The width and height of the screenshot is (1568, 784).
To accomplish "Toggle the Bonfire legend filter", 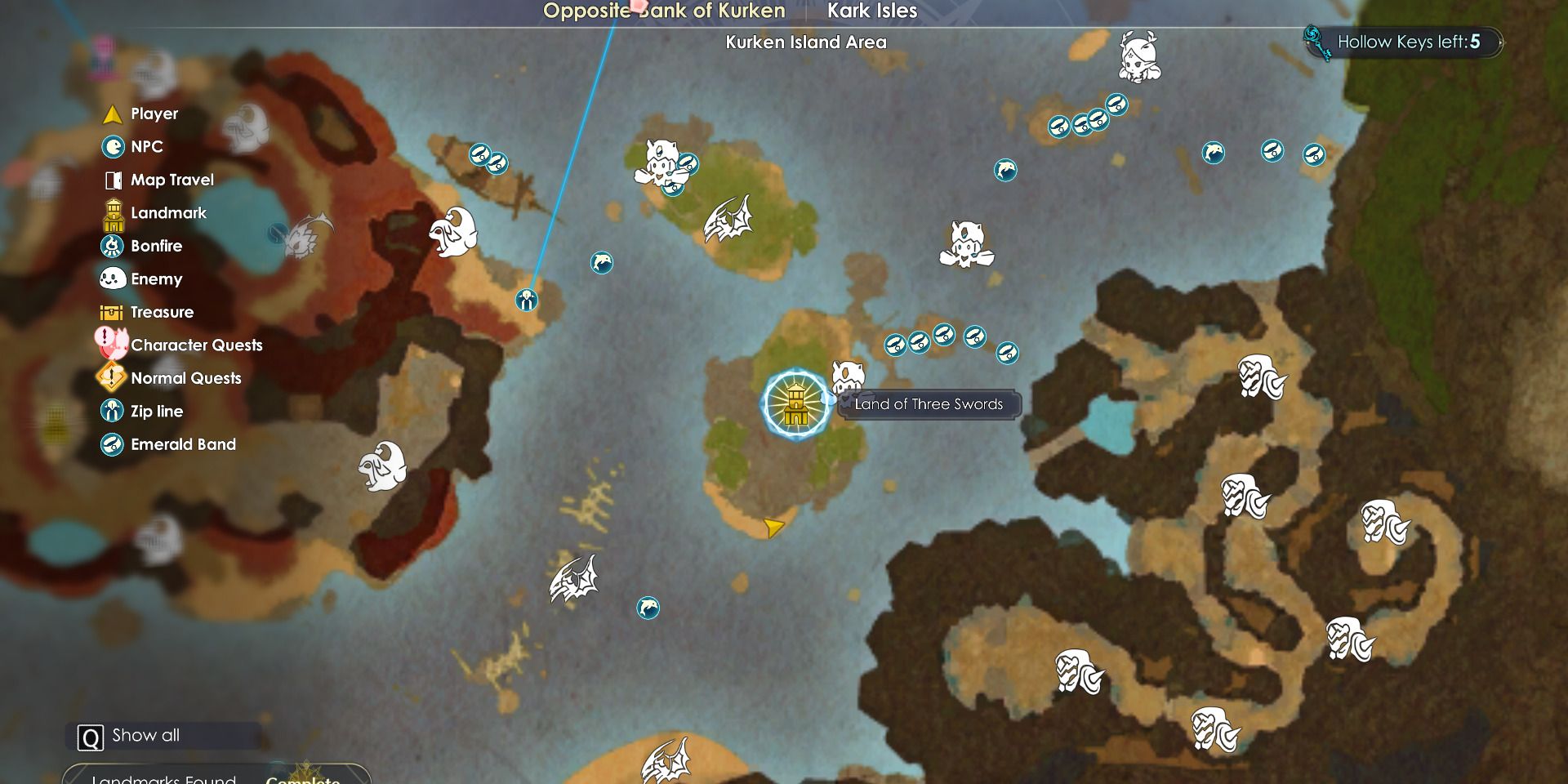I will (142, 246).
